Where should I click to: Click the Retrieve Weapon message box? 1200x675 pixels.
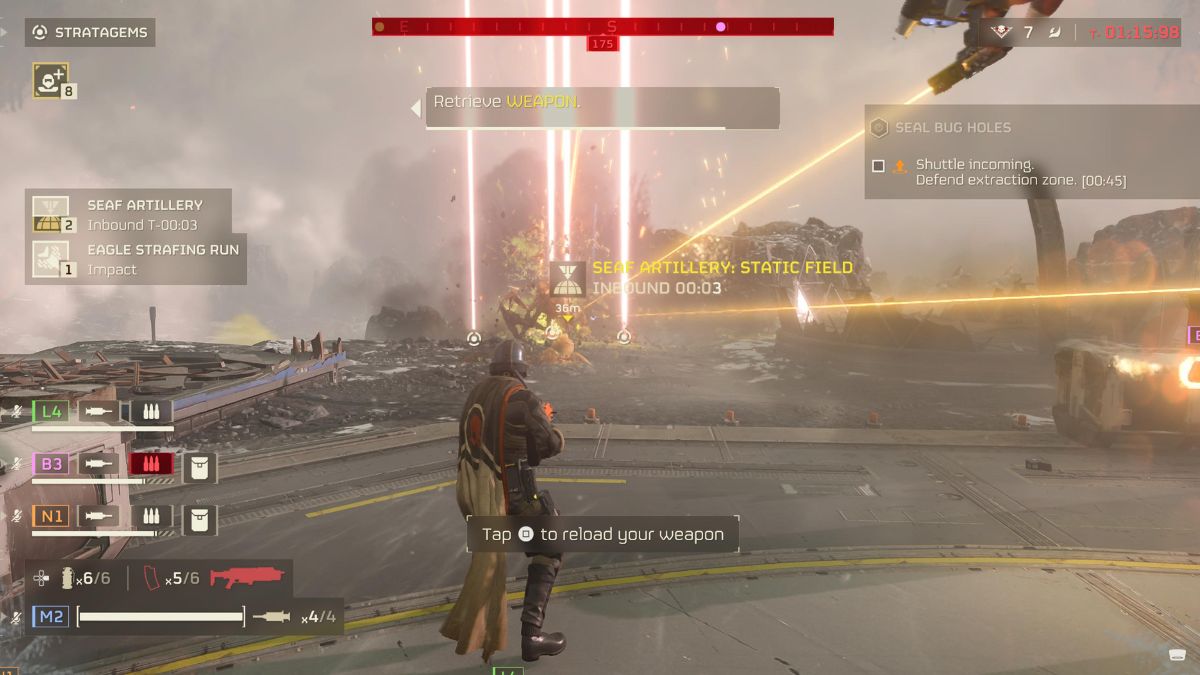602,107
